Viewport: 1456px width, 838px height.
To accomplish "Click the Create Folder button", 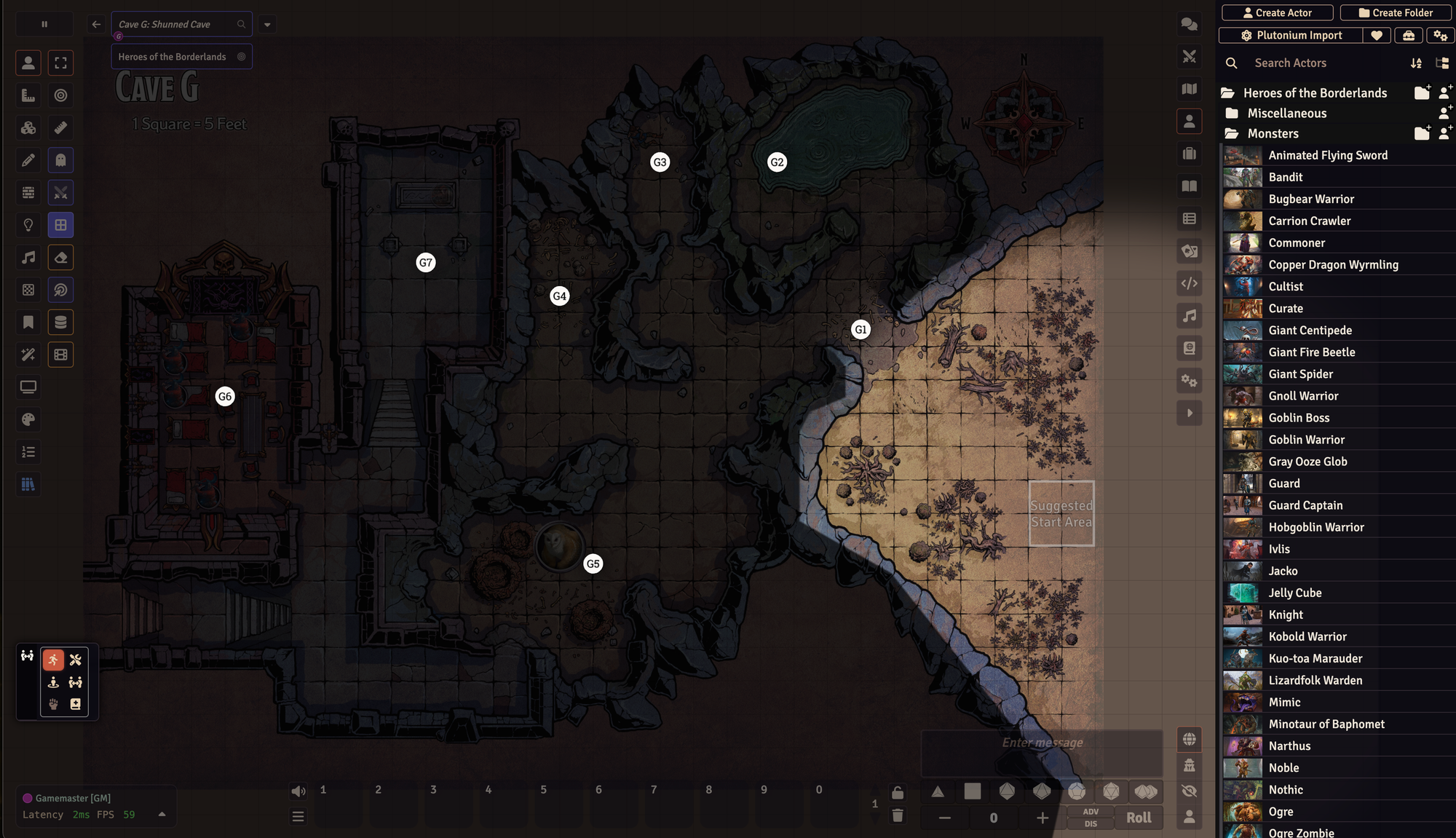I will [x=1395, y=12].
